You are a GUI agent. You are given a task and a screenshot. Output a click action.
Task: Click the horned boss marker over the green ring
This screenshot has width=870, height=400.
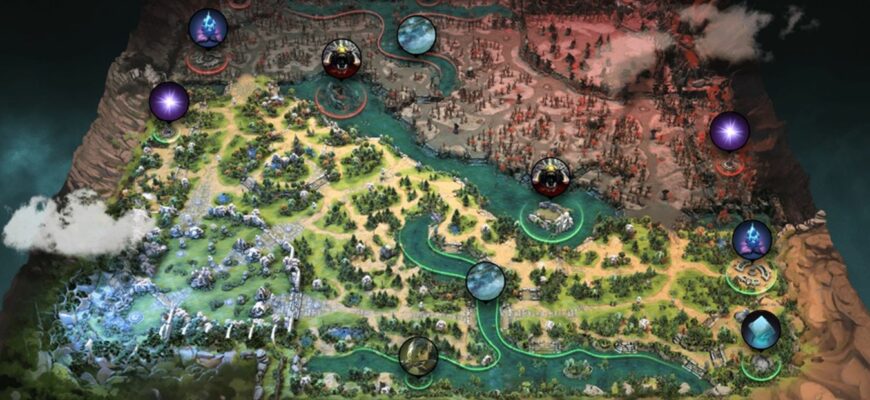pyautogui.click(x=549, y=177)
